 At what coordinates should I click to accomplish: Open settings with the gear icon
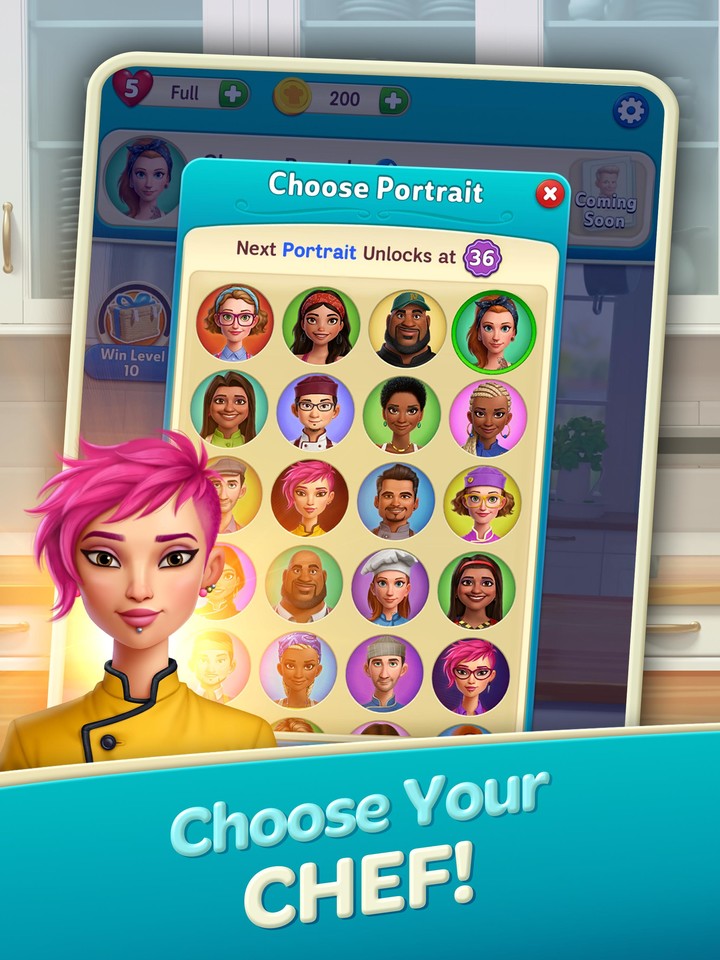630,110
